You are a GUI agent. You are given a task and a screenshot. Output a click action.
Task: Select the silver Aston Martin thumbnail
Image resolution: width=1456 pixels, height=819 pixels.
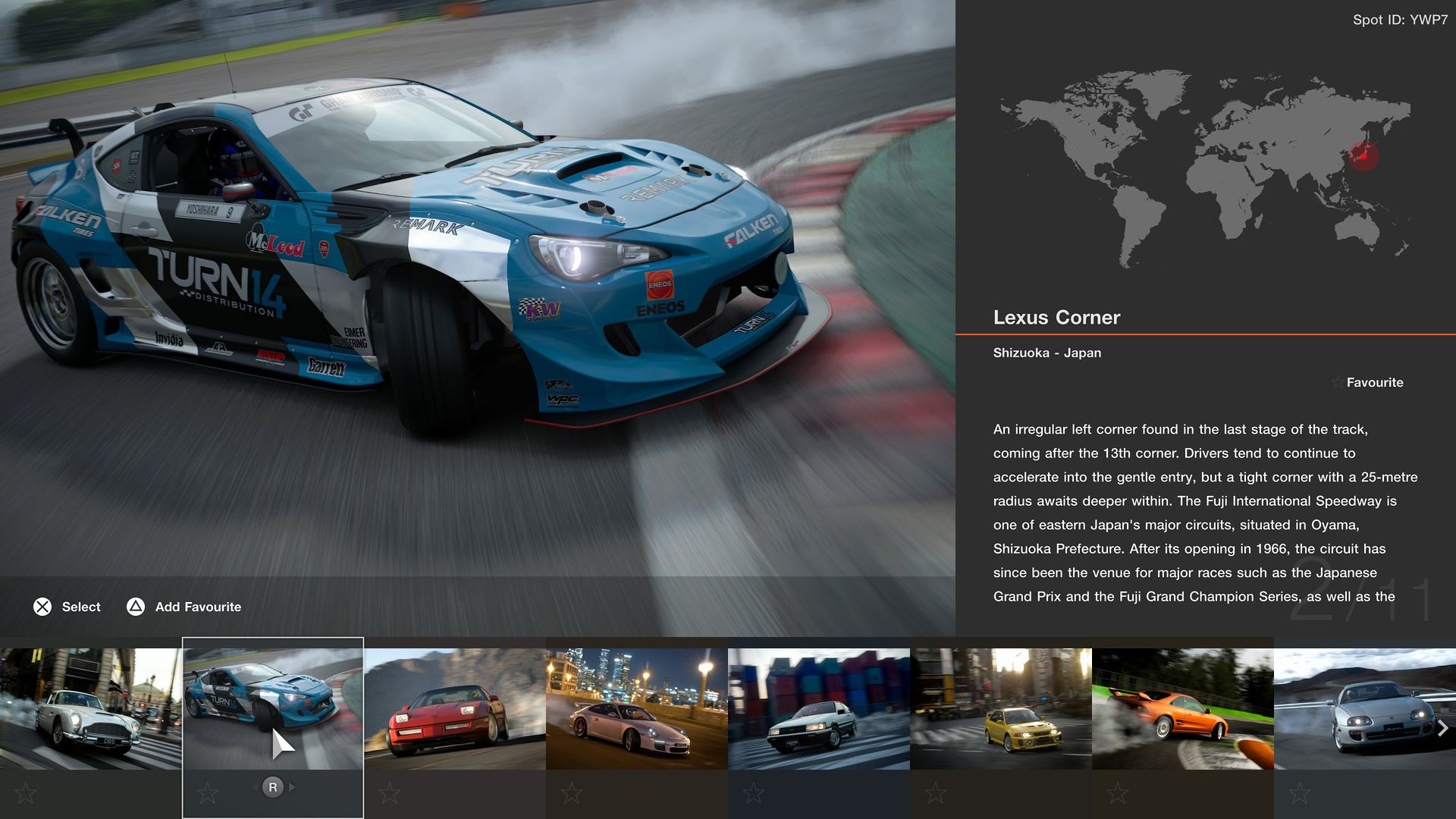coord(90,708)
